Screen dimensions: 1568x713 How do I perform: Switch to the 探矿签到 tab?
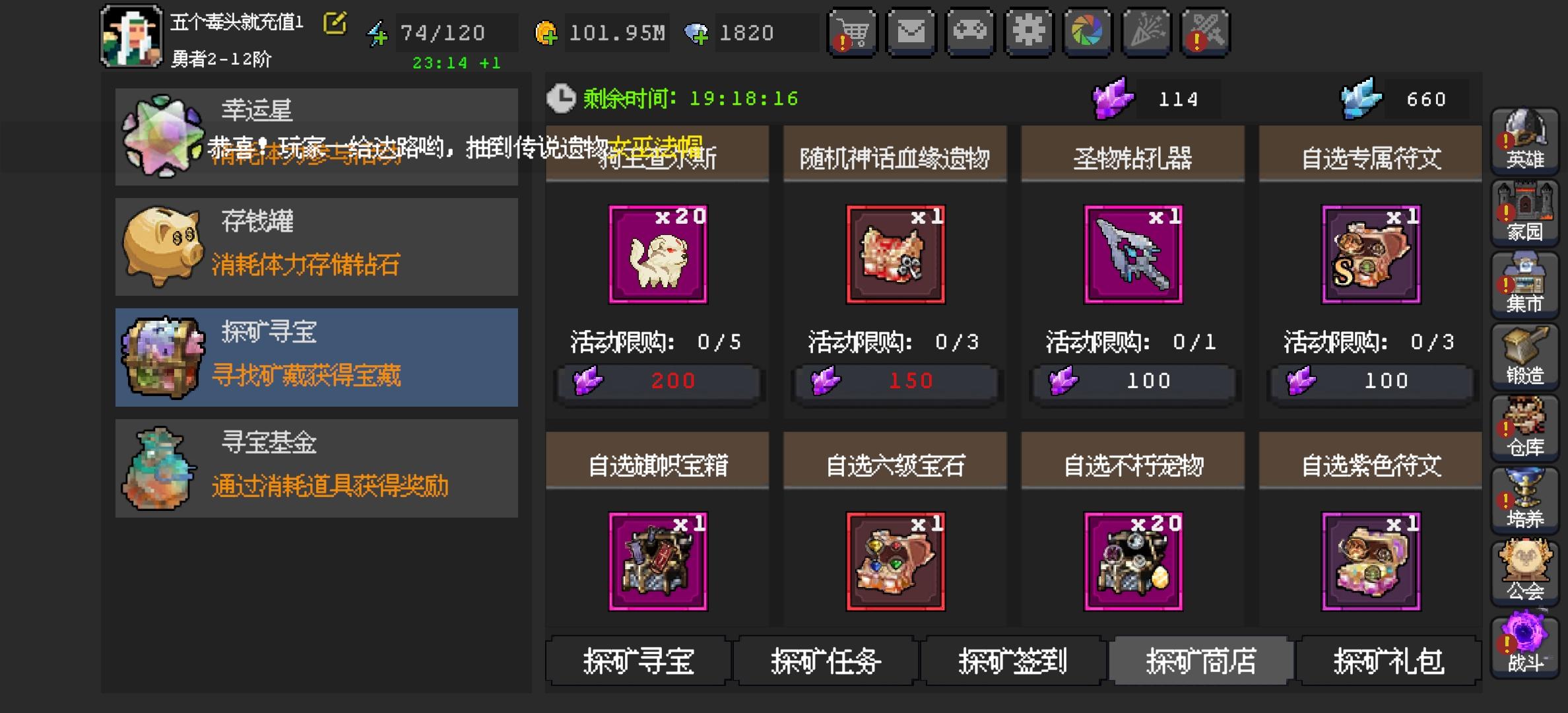click(x=1012, y=662)
